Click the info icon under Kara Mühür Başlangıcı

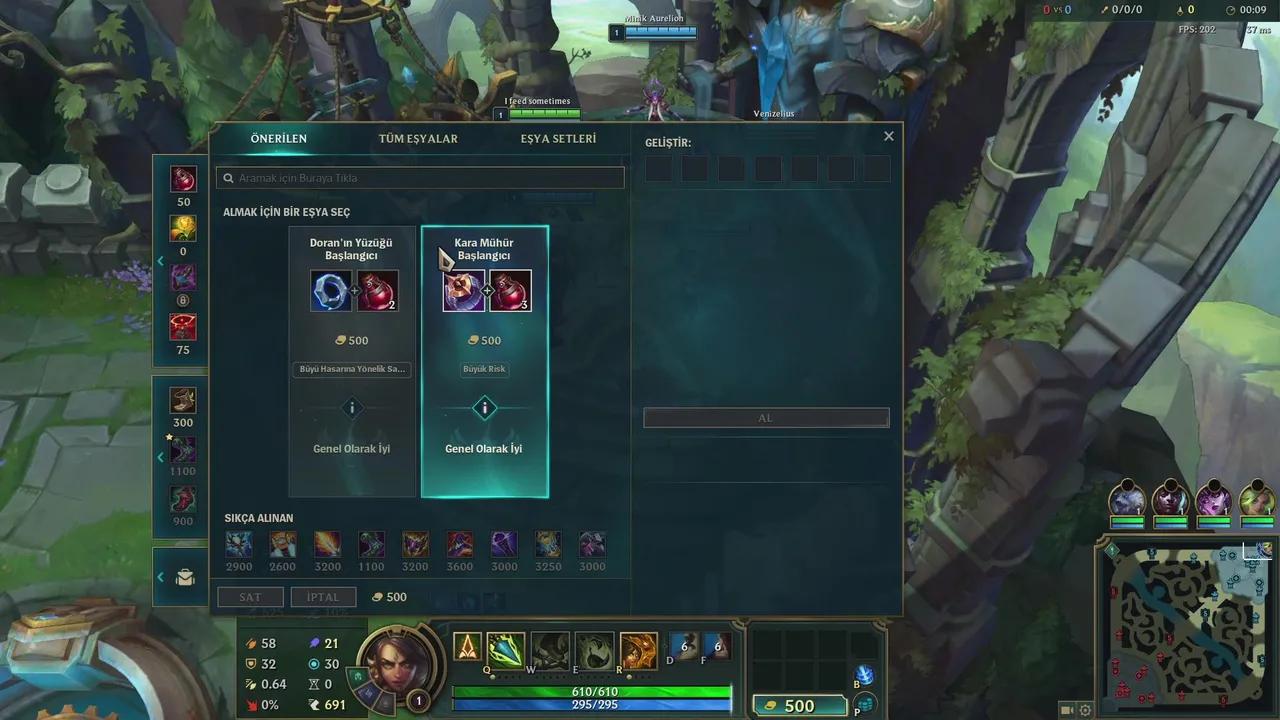[x=484, y=408]
